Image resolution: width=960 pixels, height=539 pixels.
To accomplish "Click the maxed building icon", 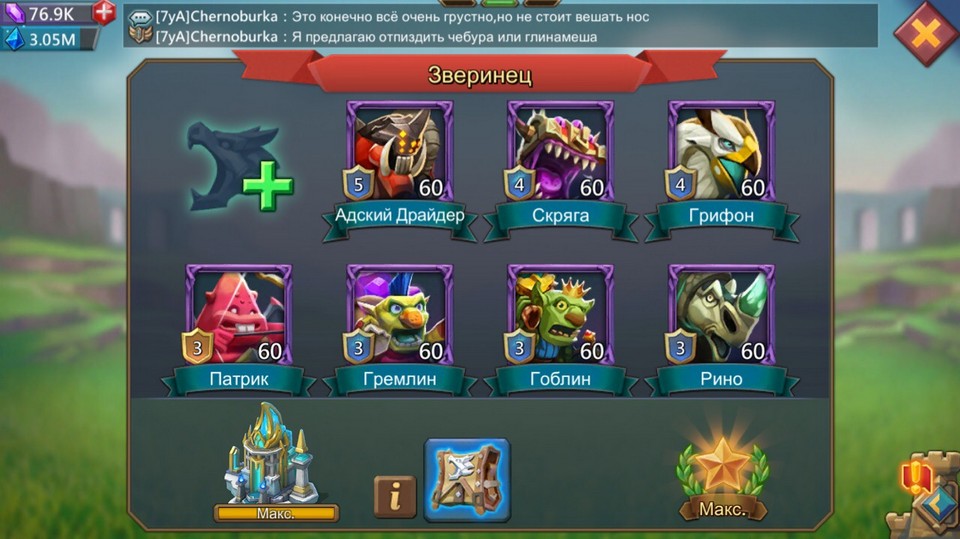I will click(274, 458).
